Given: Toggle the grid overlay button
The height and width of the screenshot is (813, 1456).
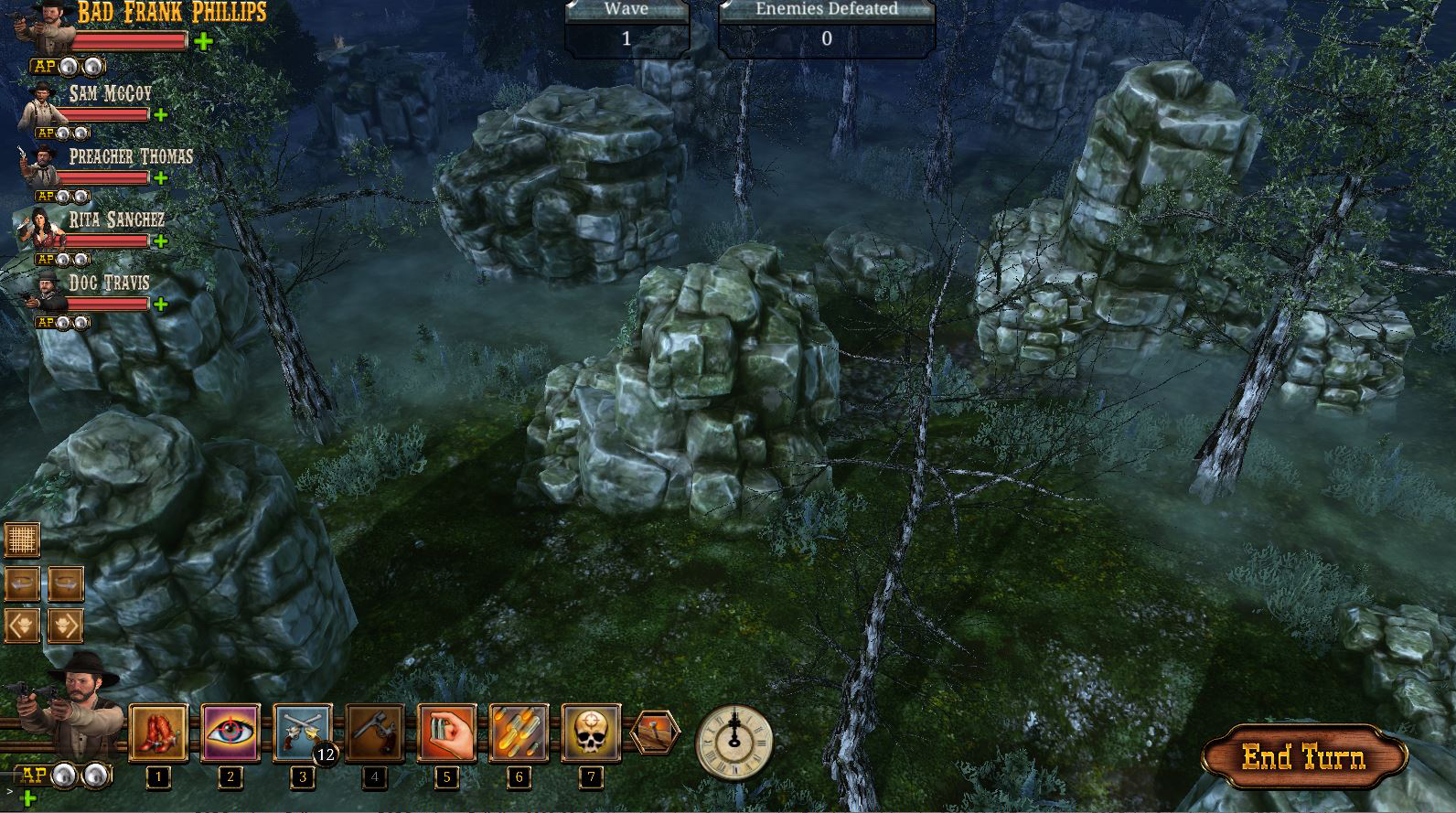Looking at the screenshot, I should (x=22, y=540).
